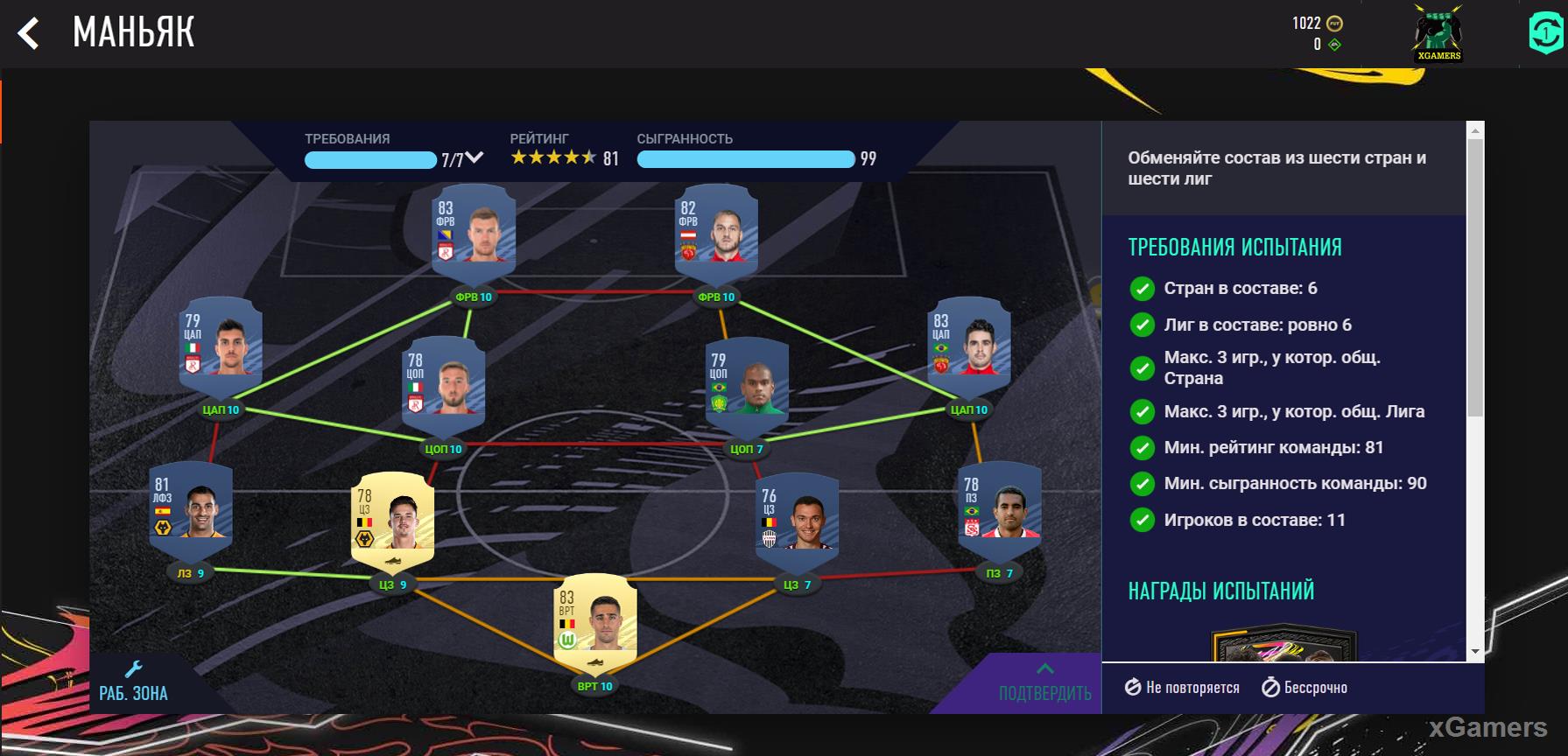
Task: Open the coins balance display
Action: point(1318,24)
